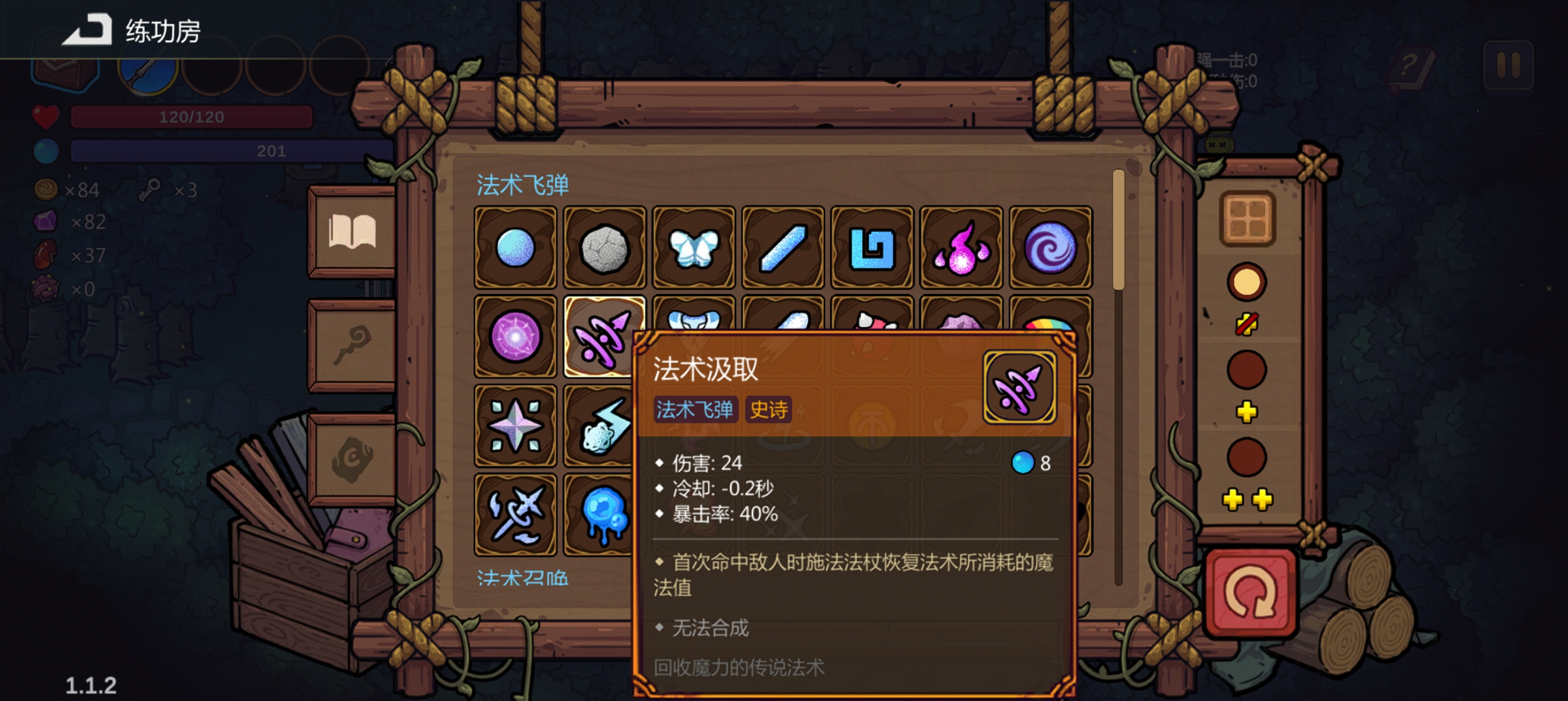Screen dimensions: 1568x701
Task: Pick the ice butterfly spell
Action: pos(694,248)
